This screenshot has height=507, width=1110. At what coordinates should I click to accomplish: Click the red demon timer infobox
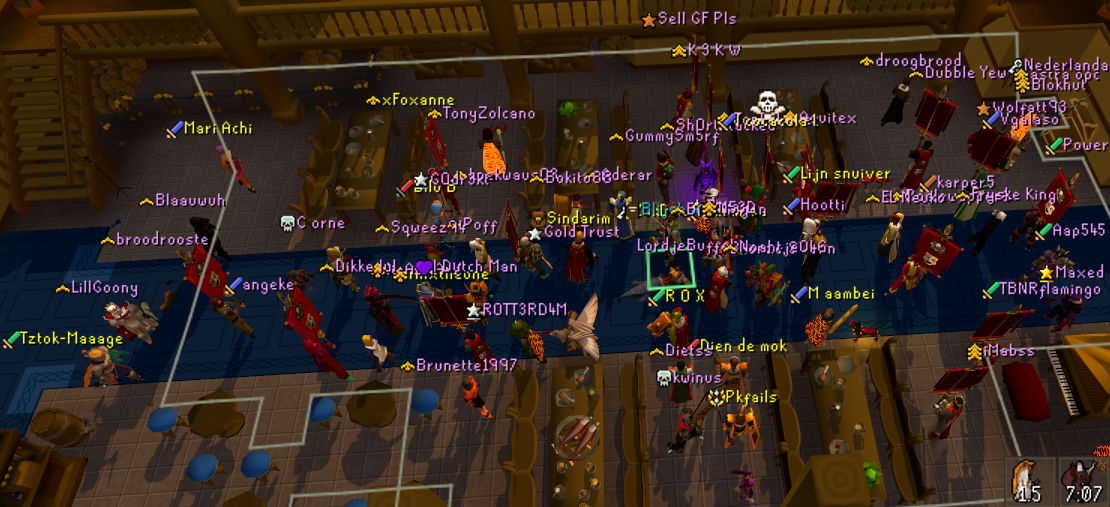1081,480
